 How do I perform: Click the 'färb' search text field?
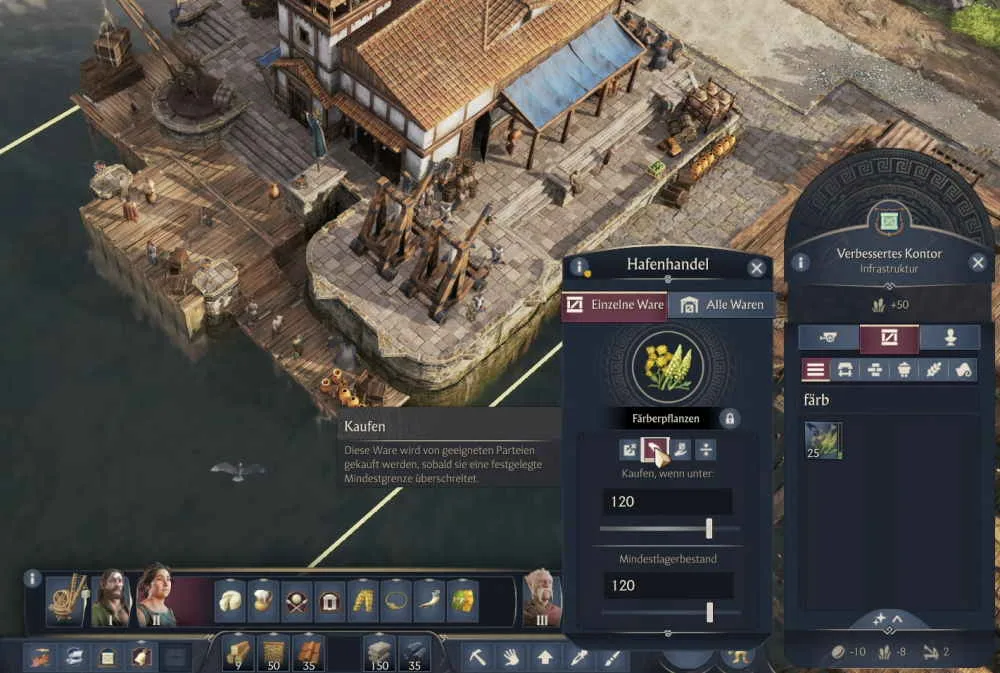click(888, 400)
